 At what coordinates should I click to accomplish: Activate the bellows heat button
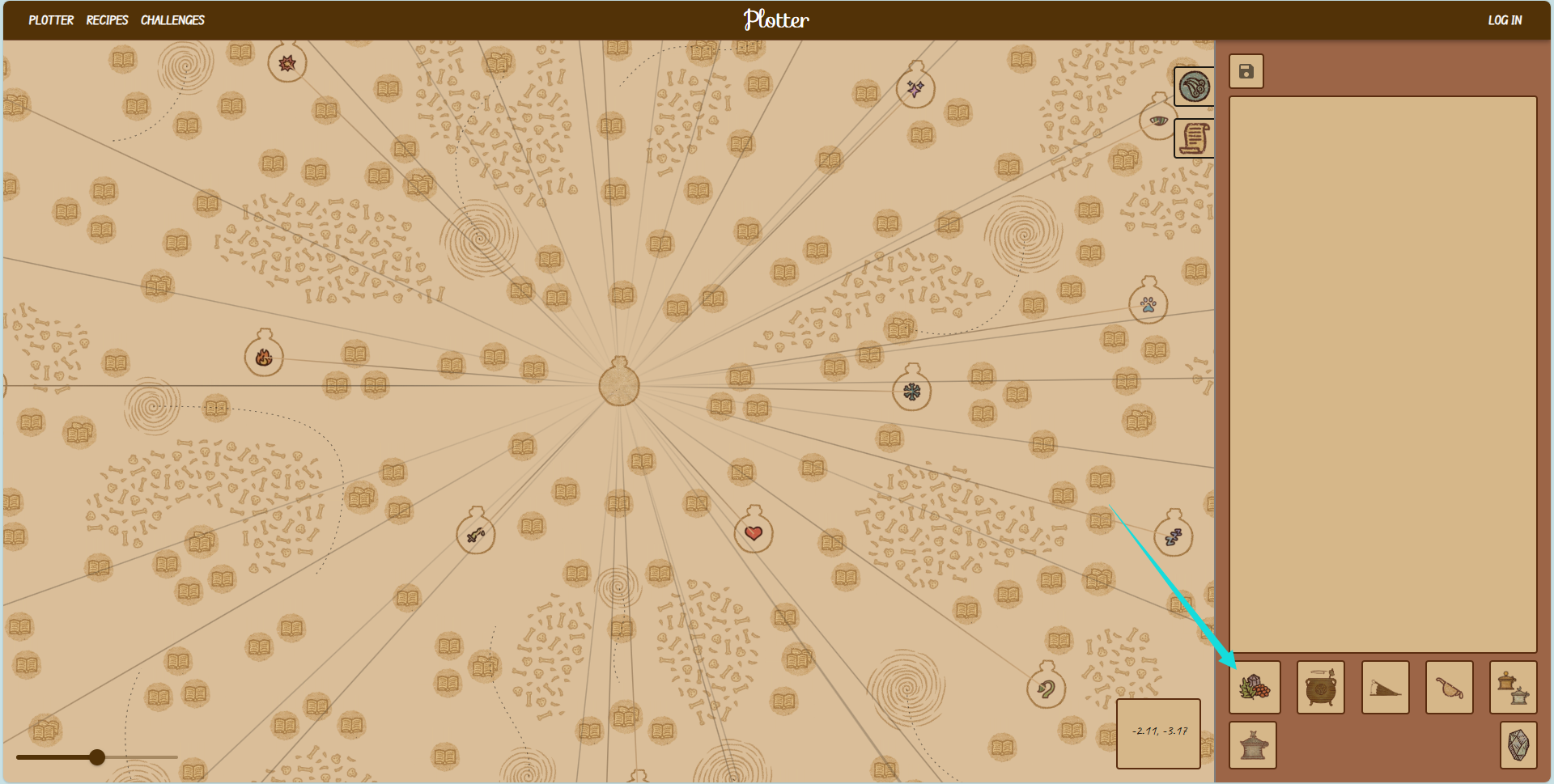tap(1385, 688)
